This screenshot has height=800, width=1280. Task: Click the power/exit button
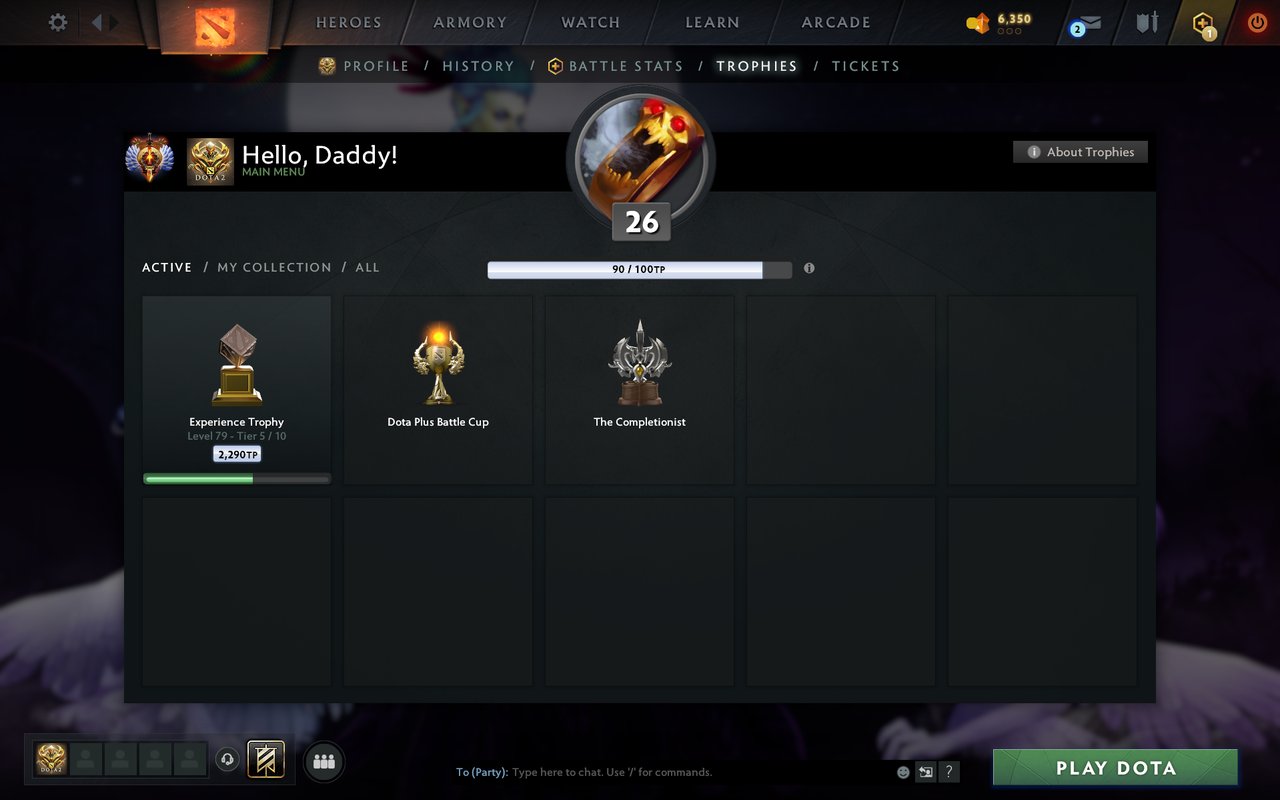pos(1256,22)
